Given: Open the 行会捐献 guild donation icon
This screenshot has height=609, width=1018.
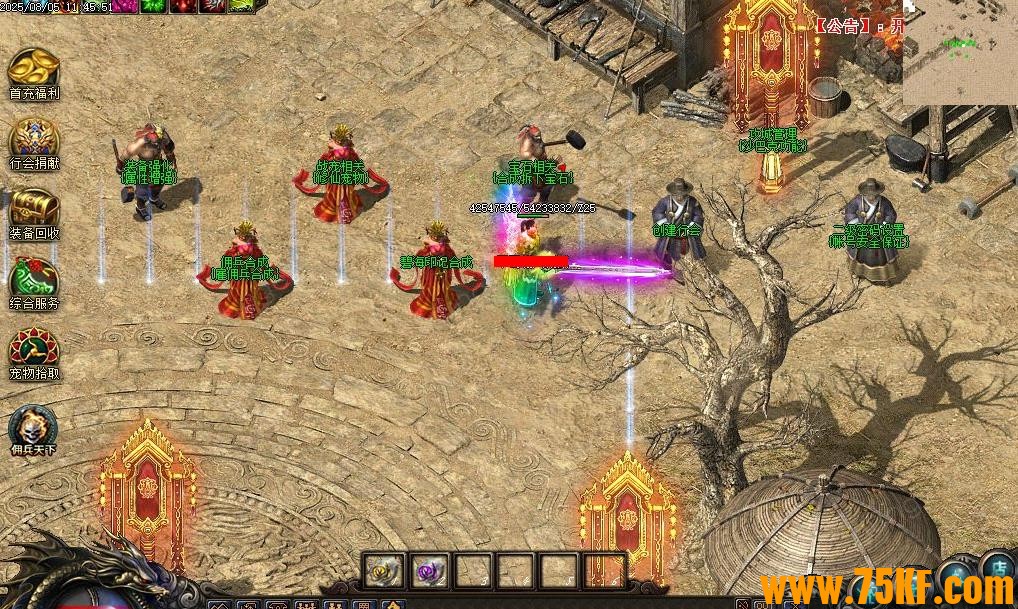Looking at the screenshot, I should [33, 139].
